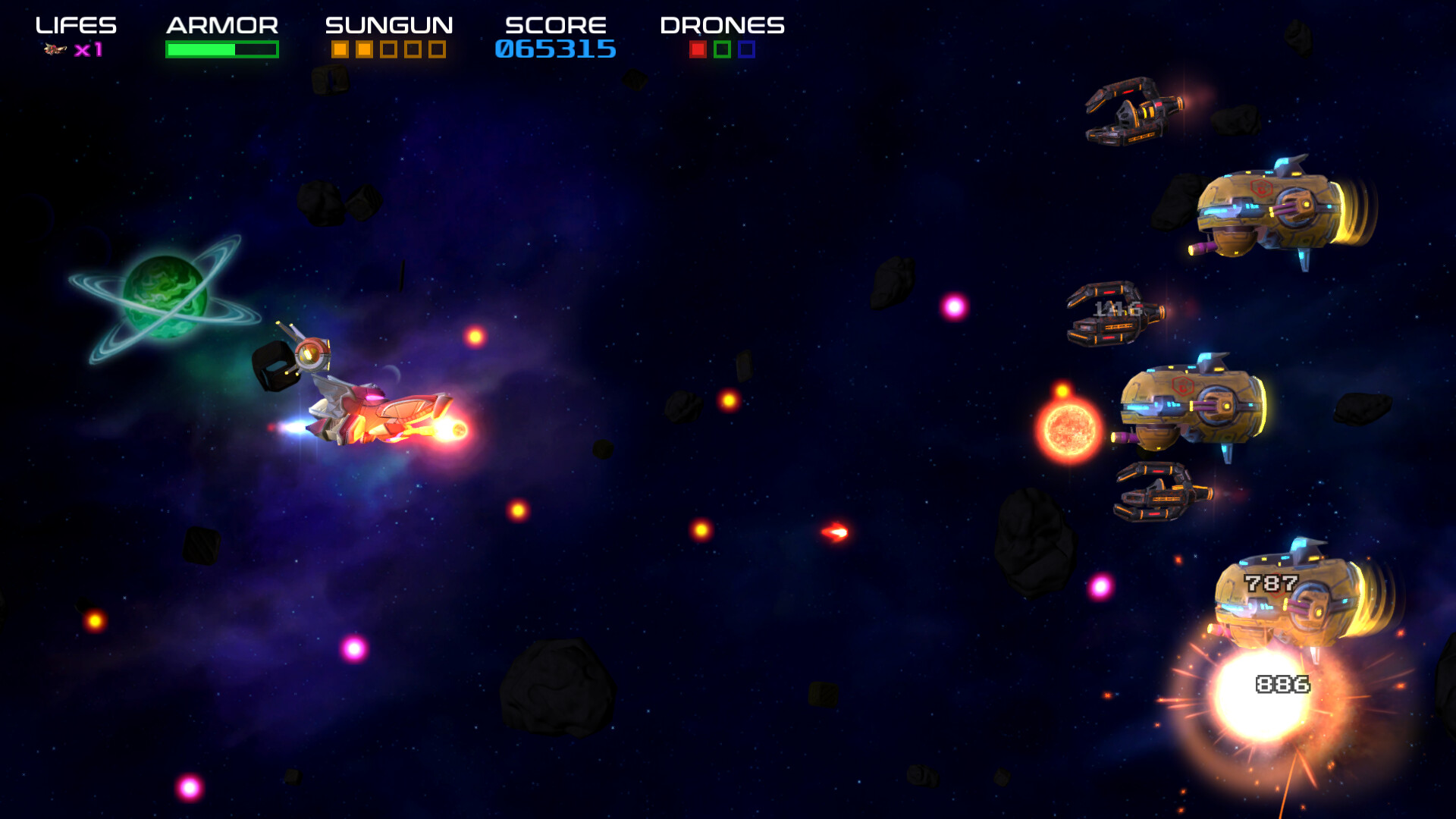Click the green ARMOR level bar

(201, 50)
